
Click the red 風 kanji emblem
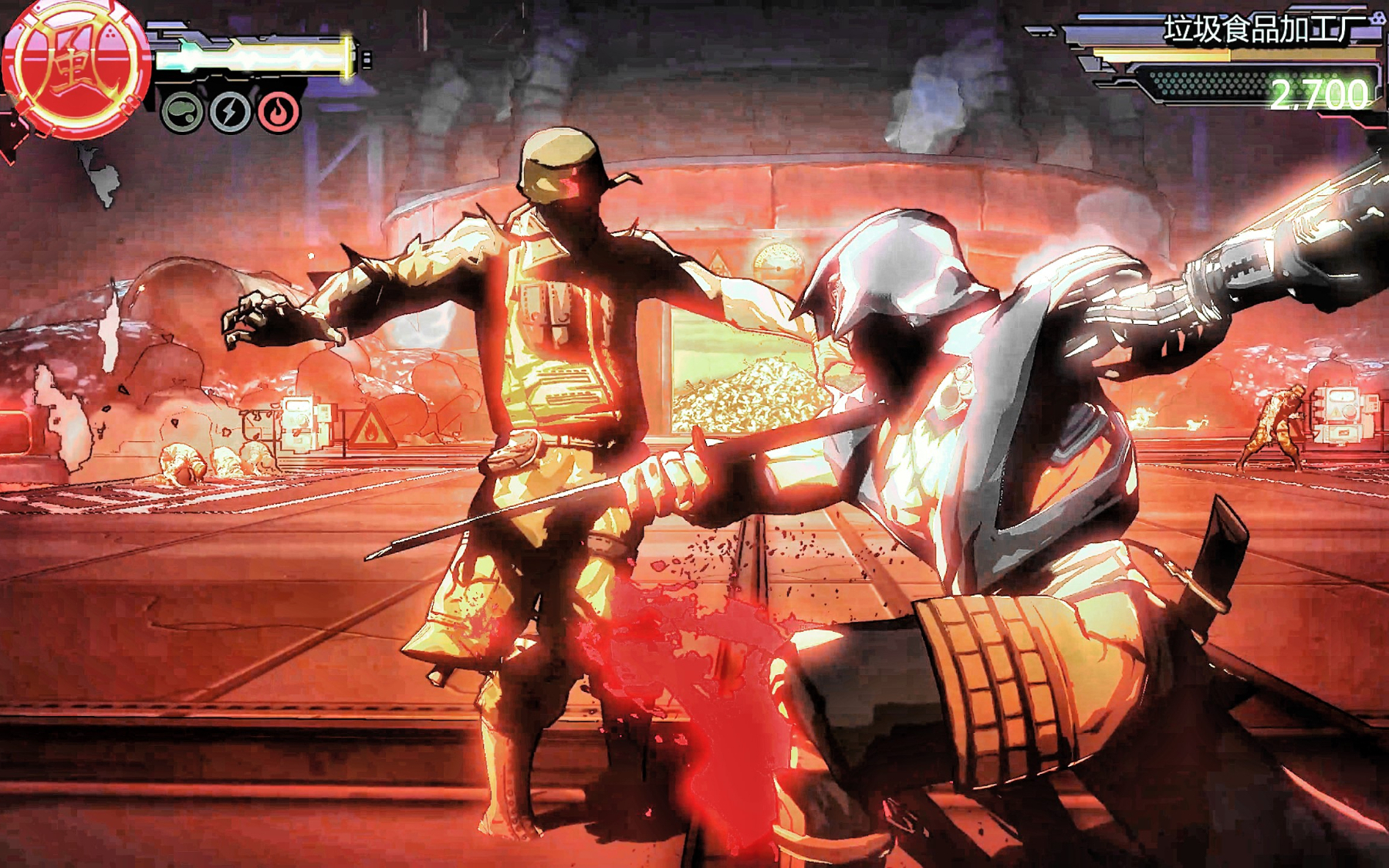(x=75, y=71)
